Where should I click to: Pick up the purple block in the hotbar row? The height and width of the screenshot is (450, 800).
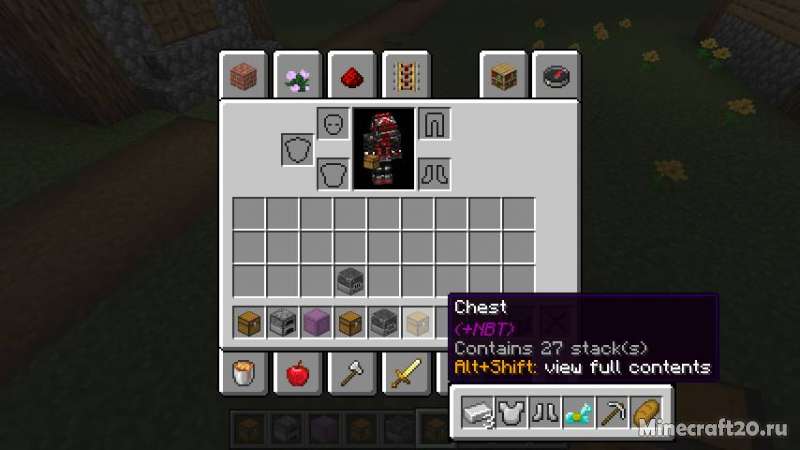click(x=317, y=323)
